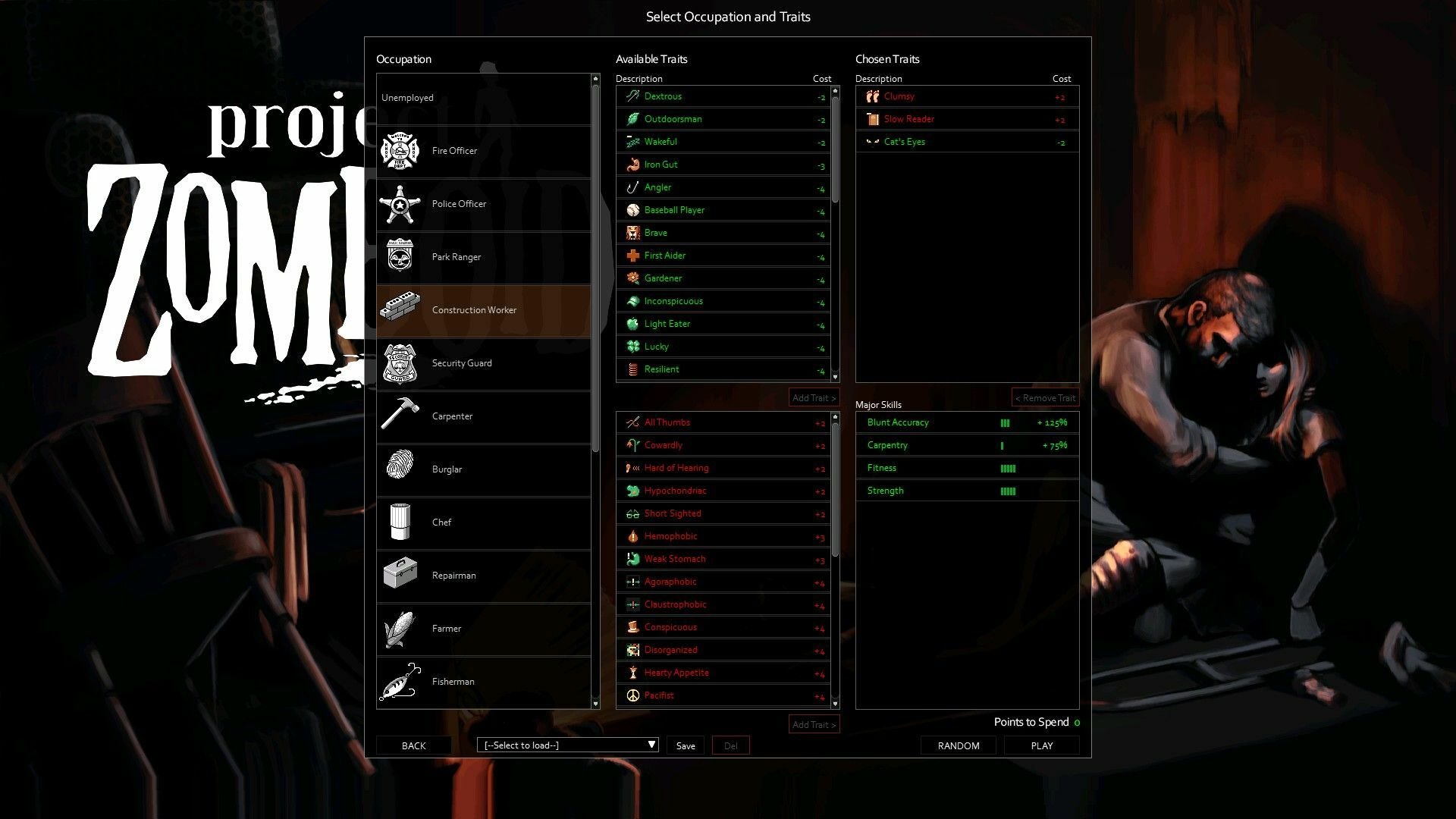This screenshot has height=819, width=1456.
Task: Select Security Guard from the occupation list
Action: [483, 363]
